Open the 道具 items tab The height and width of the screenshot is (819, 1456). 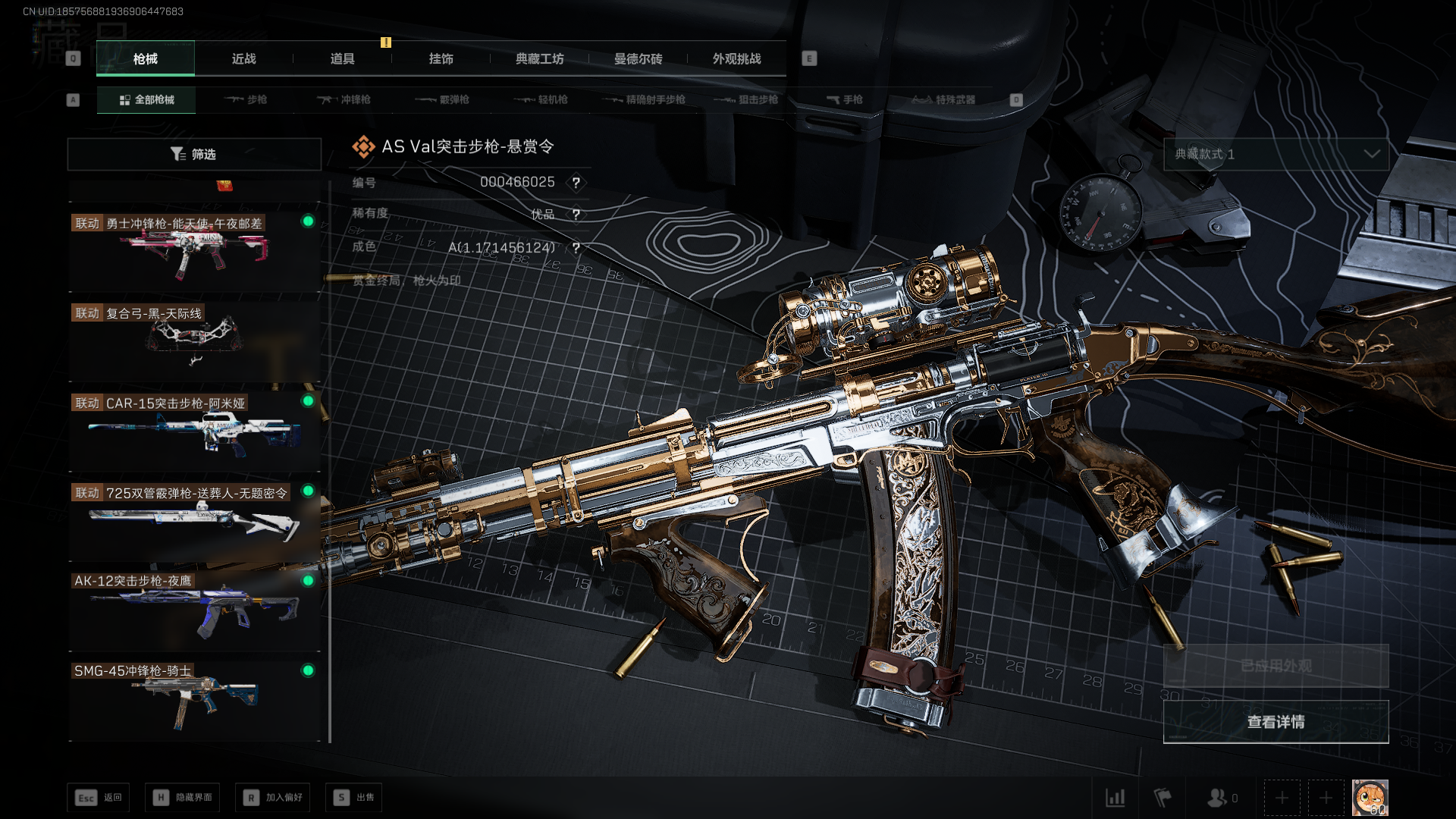pyautogui.click(x=342, y=58)
